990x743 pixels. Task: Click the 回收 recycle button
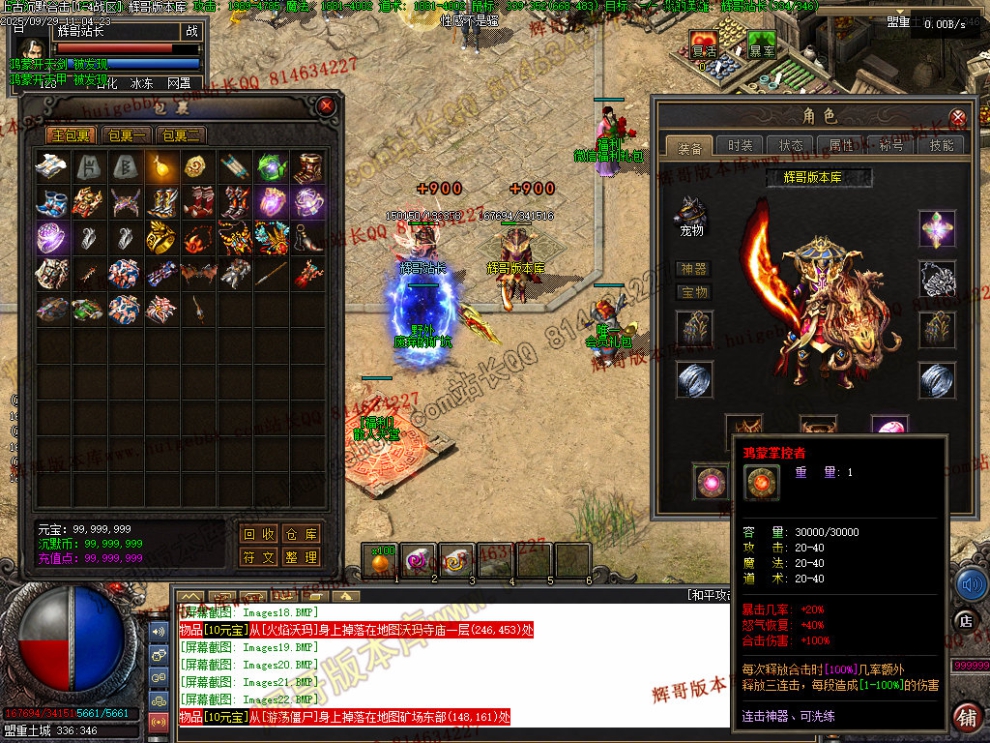pyautogui.click(x=259, y=534)
